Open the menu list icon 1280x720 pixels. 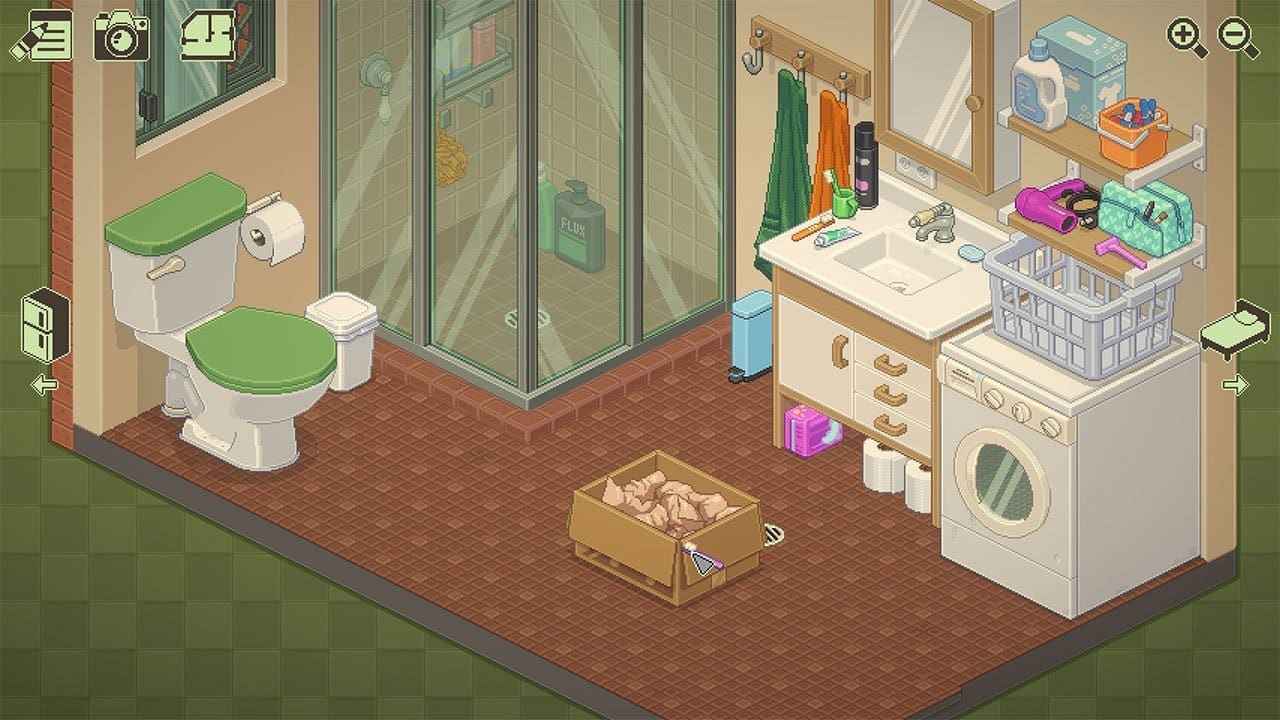(x=39, y=35)
